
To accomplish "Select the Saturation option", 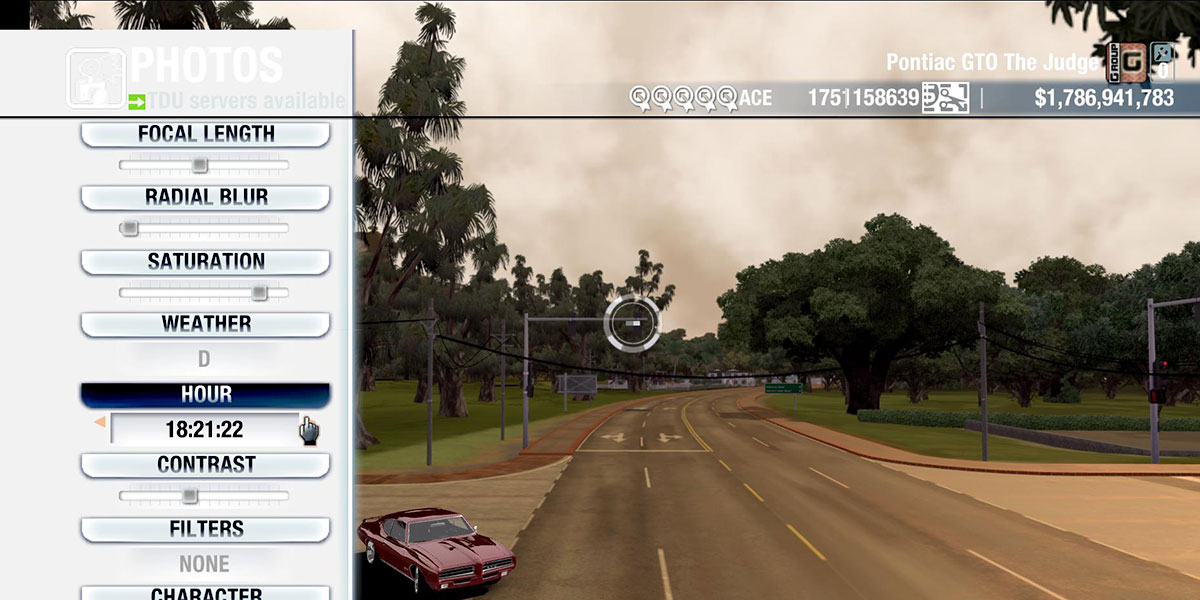I will (x=205, y=262).
